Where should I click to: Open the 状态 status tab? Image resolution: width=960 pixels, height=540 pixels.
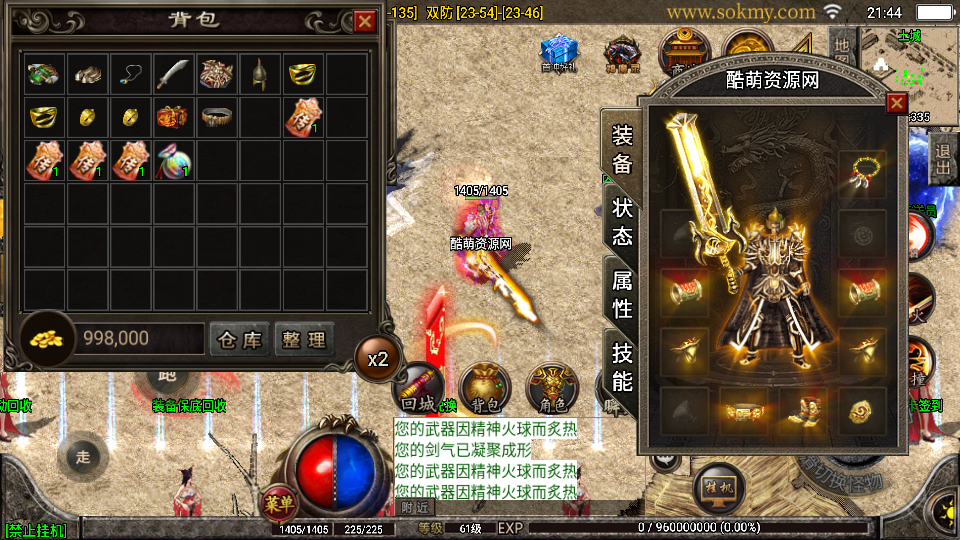click(x=621, y=222)
